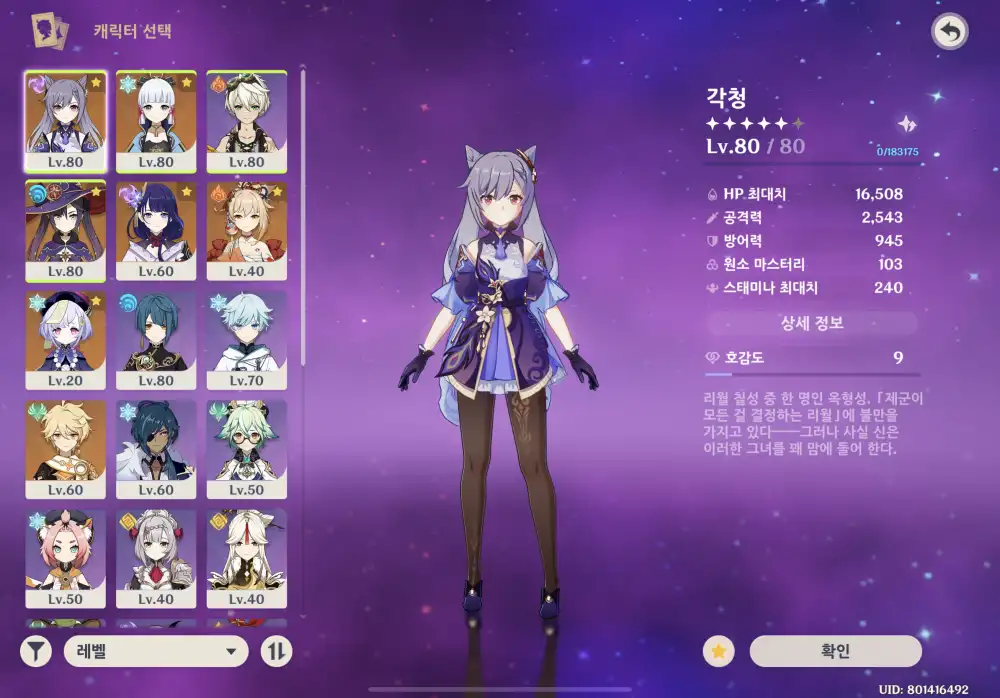Open the character filter funnel

point(36,652)
